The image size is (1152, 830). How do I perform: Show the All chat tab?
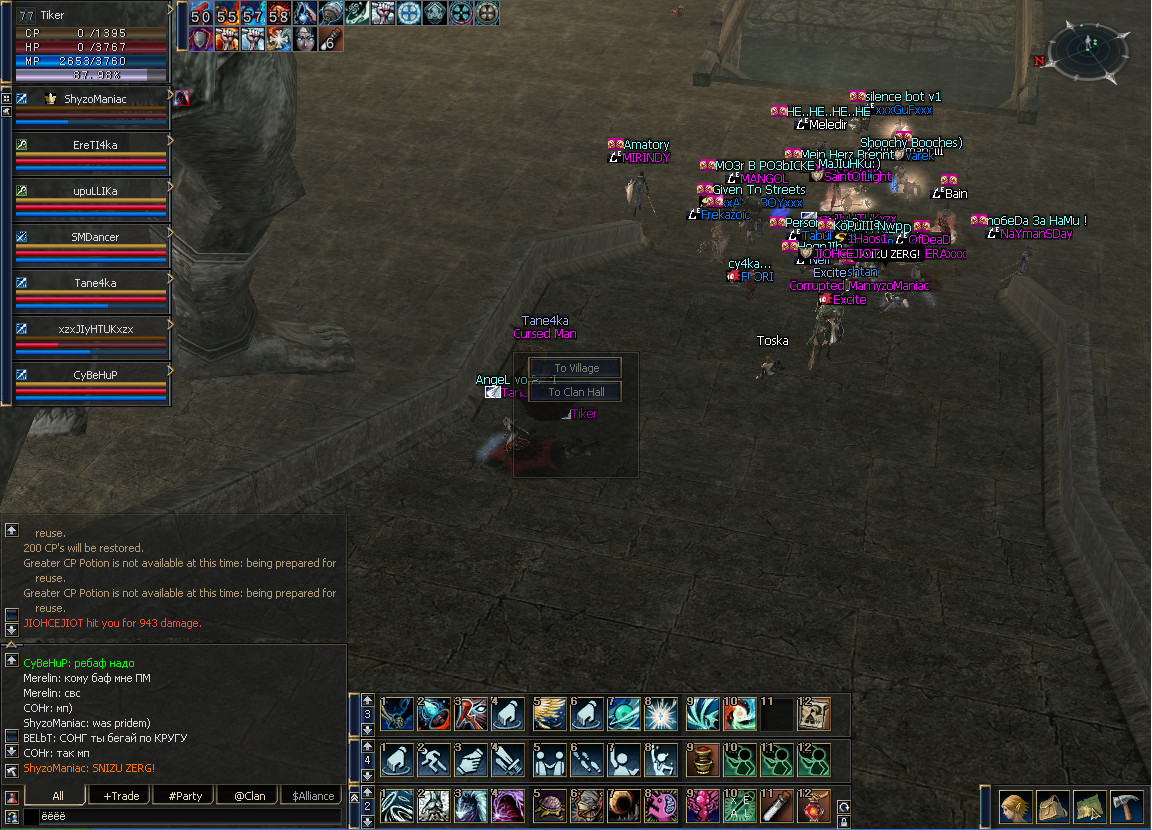click(57, 796)
